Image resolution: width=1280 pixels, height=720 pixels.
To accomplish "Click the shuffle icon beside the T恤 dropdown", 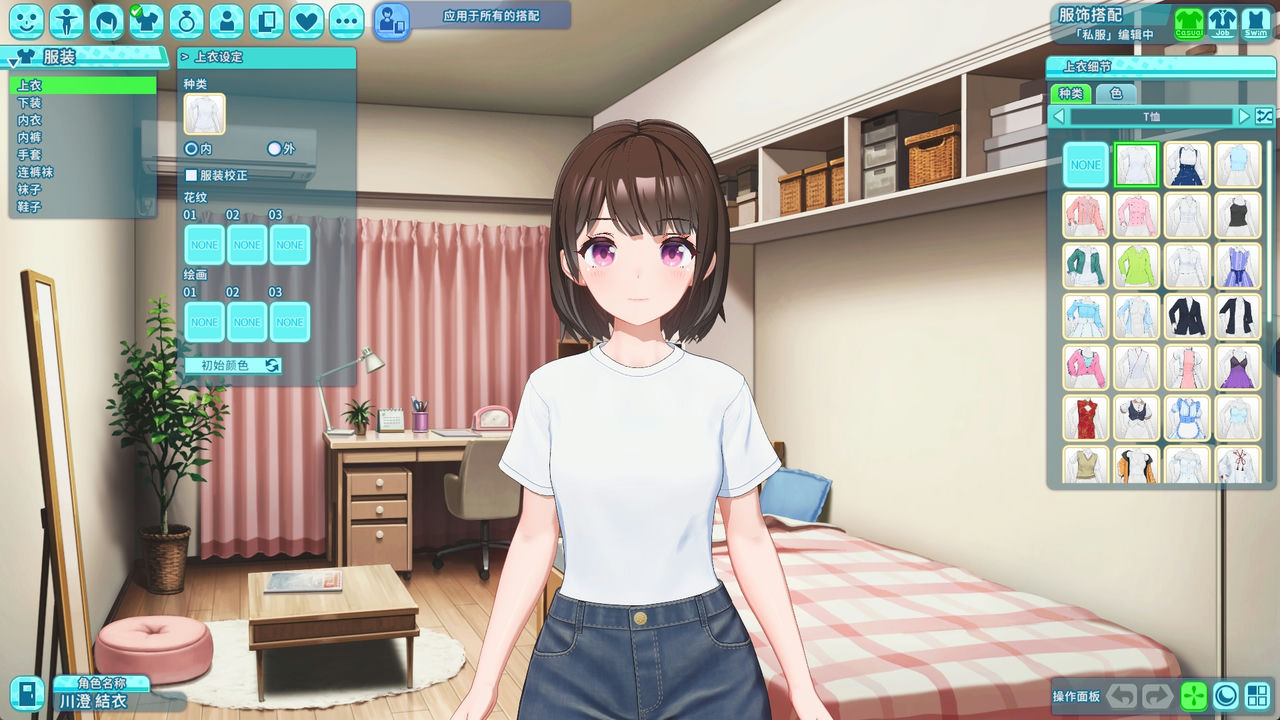I will click(x=1264, y=116).
